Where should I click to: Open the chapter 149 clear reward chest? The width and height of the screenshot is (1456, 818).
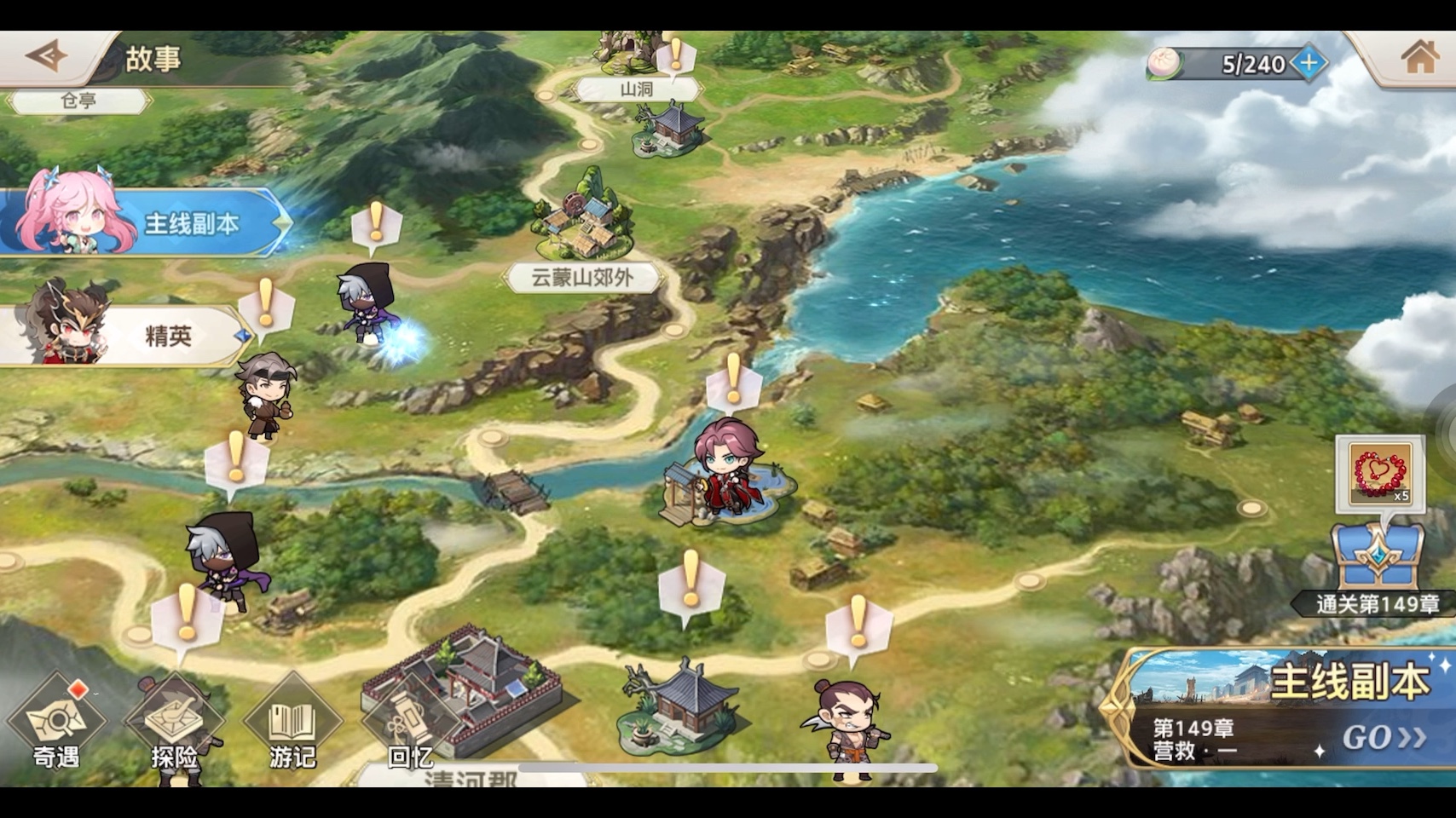point(1377,556)
